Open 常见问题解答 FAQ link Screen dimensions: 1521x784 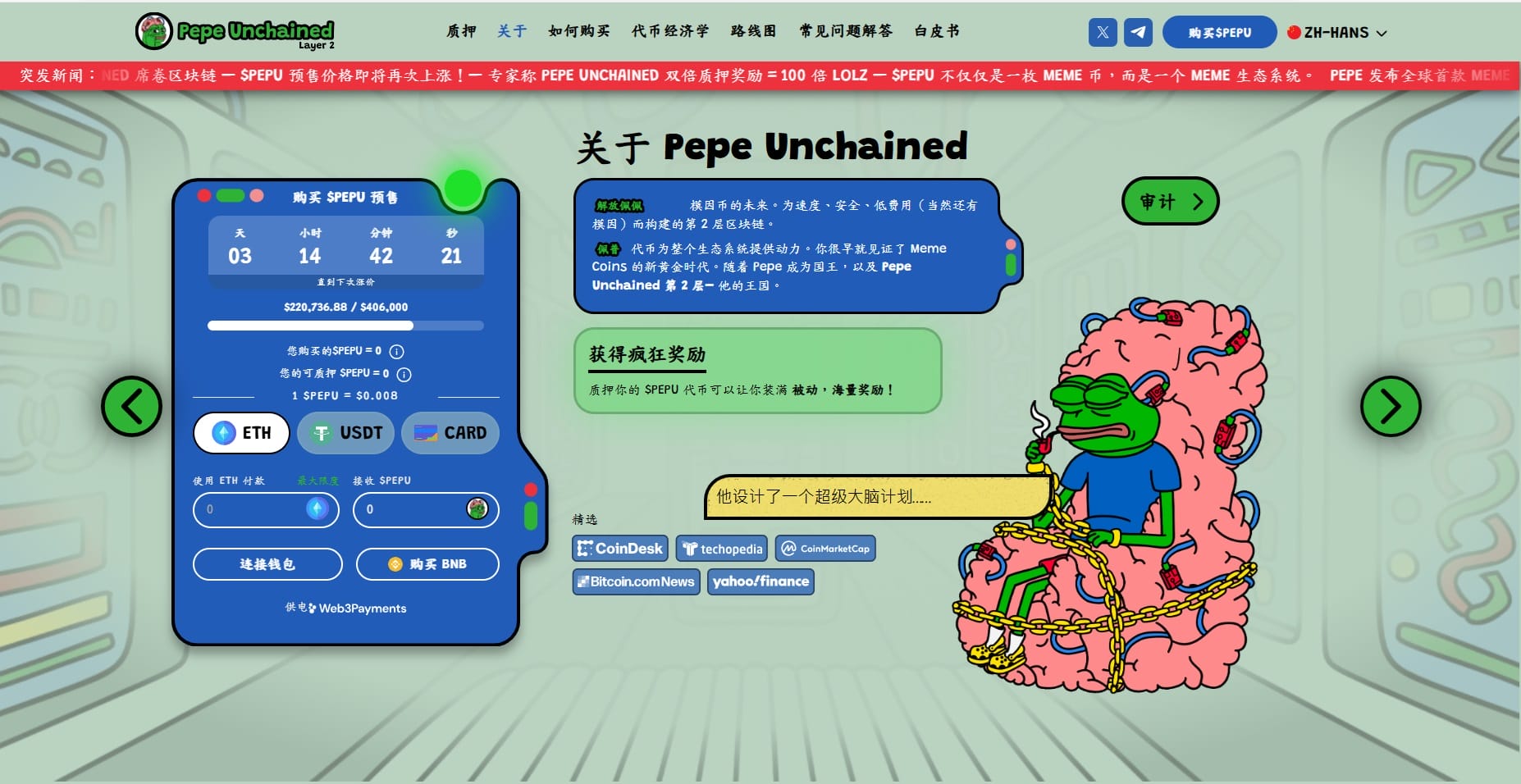click(x=846, y=31)
